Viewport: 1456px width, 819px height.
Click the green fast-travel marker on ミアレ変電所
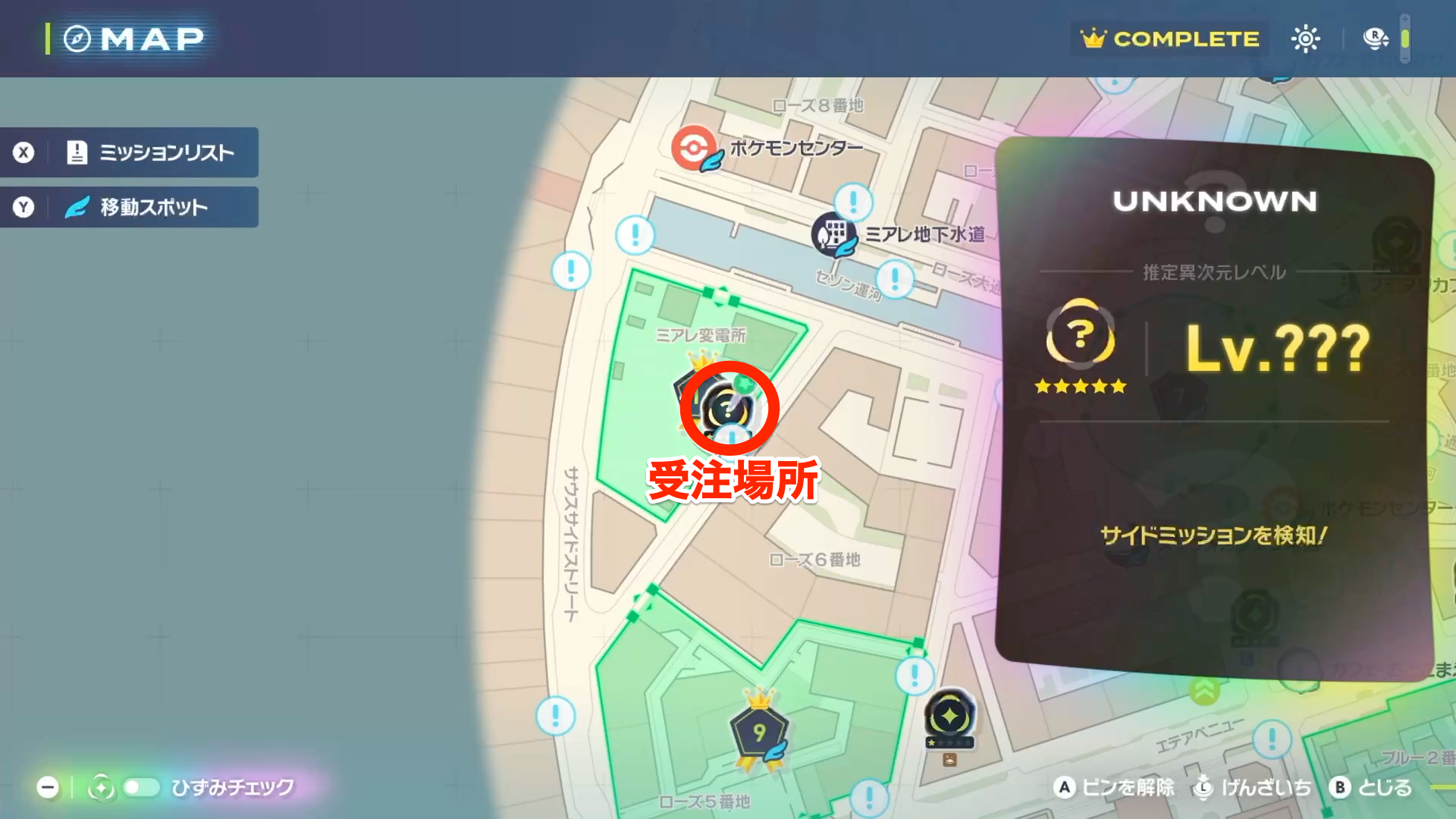click(x=745, y=384)
